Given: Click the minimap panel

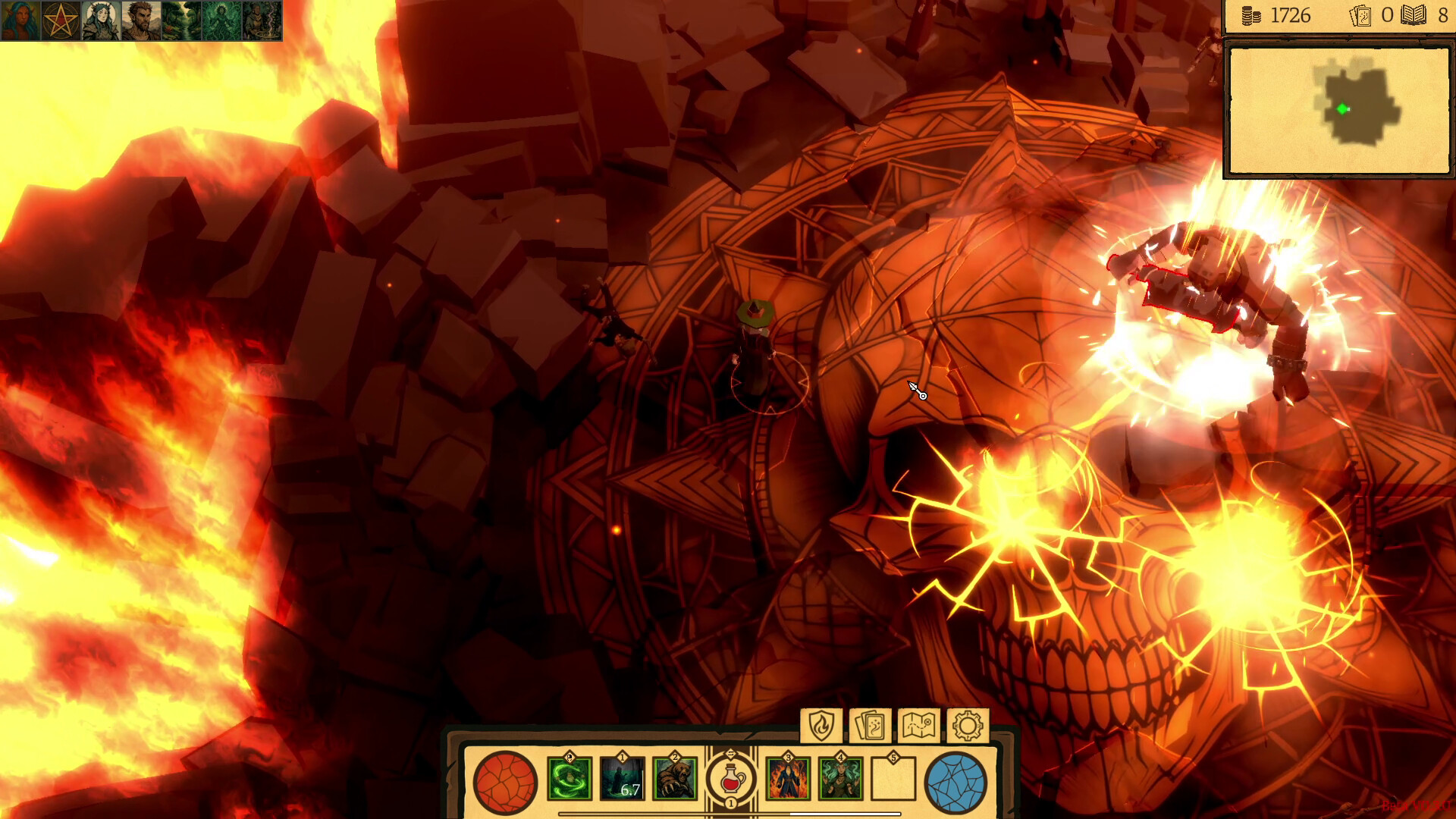Looking at the screenshot, I should pyautogui.click(x=1338, y=111).
